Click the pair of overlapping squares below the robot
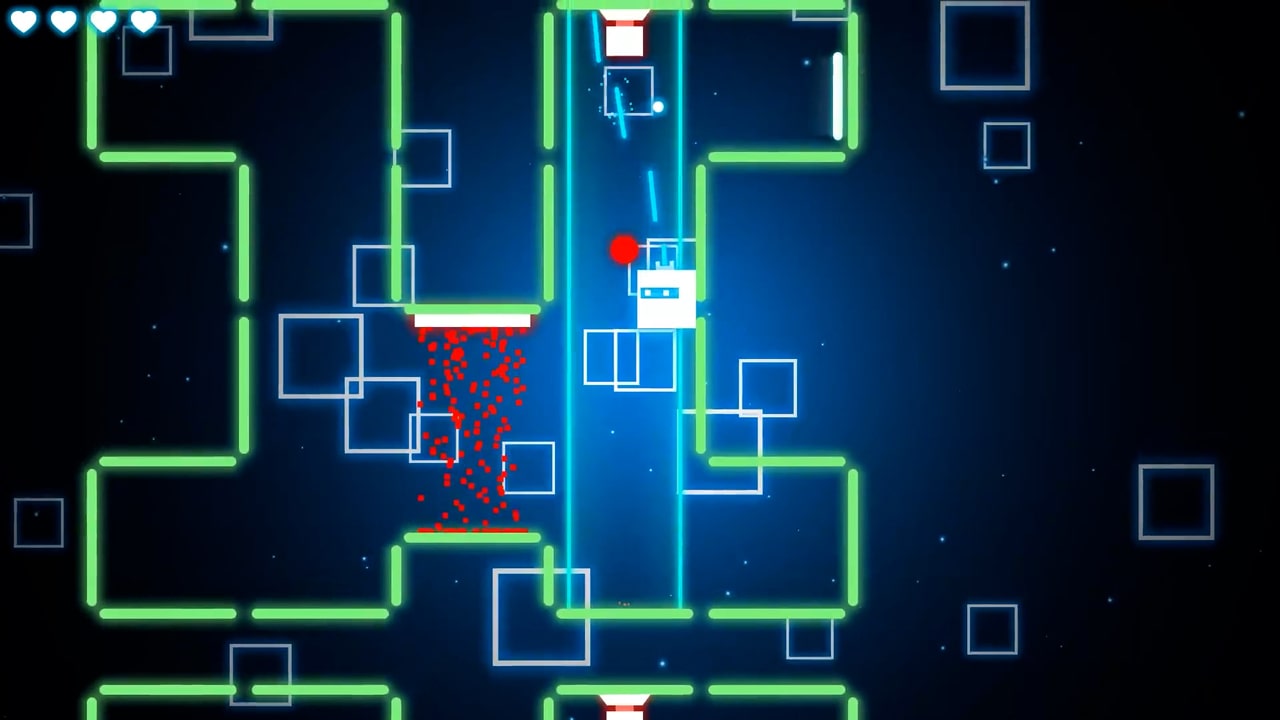The height and width of the screenshot is (720, 1280). click(628, 358)
